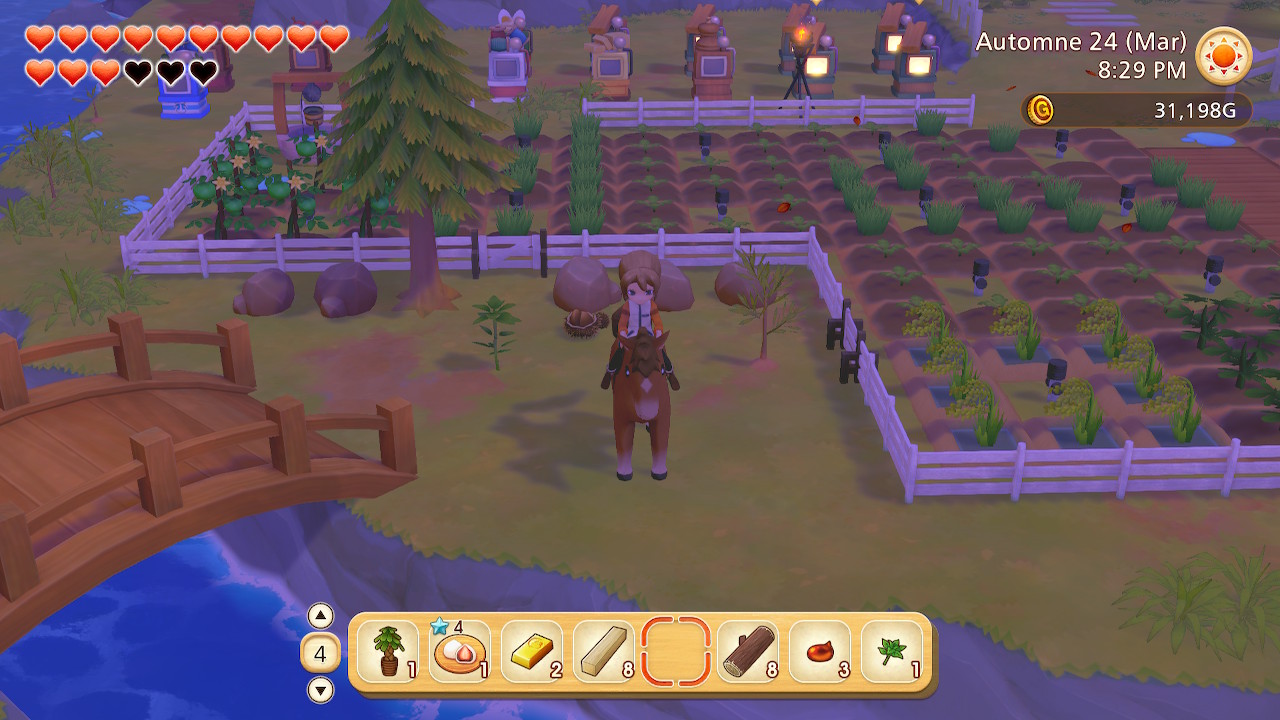The height and width of the screenshot is (720, 1280).
Task: Choose the dark wood log slot
Action: (x=748, y=652)
